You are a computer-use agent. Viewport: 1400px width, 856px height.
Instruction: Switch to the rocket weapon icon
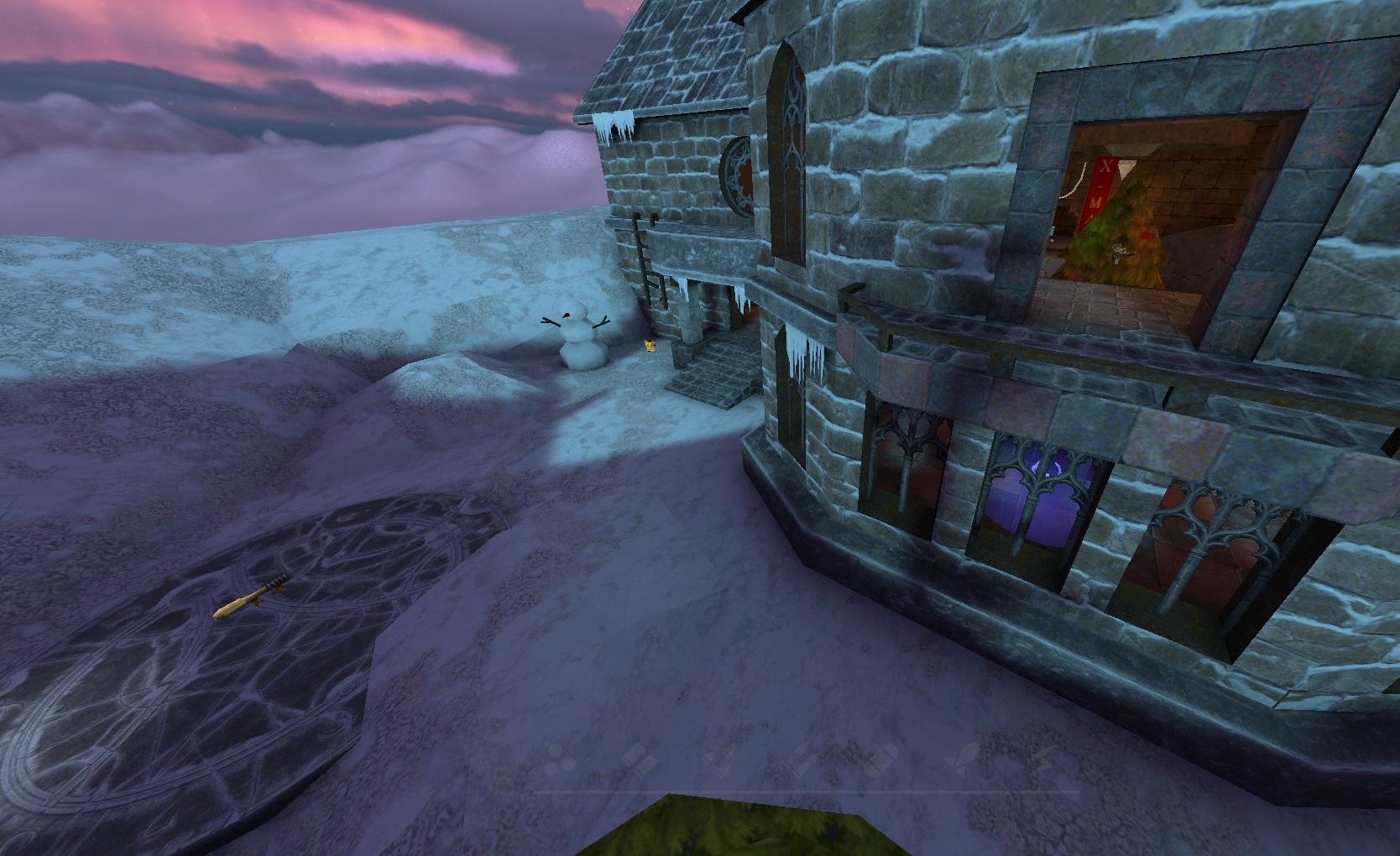click(963, 759)
